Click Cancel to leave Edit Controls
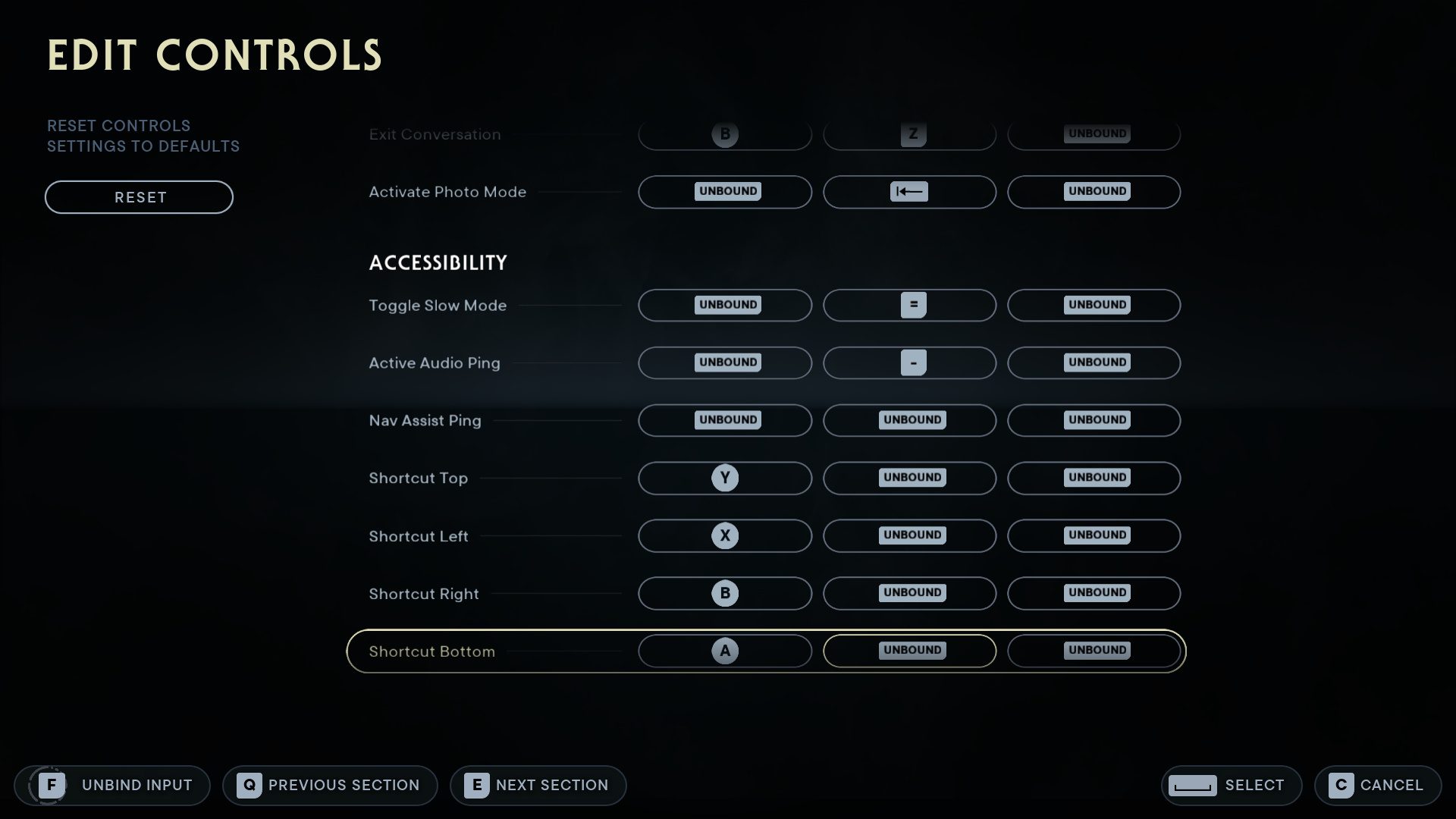Image resolution: width=1456 pixels, height=819 pixels. point(1378,785)
